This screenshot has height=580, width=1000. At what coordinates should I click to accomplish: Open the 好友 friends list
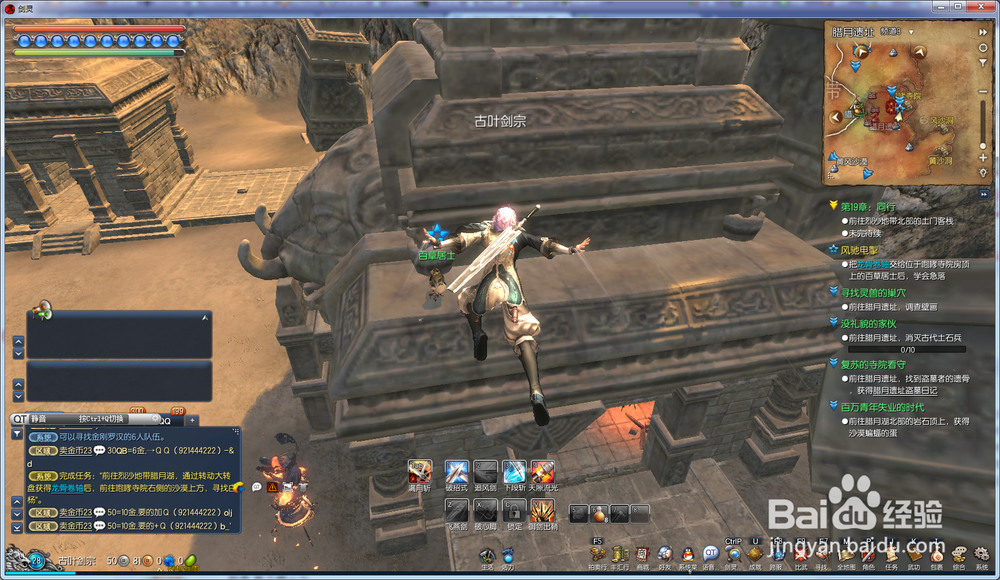(x=665, y=554)
